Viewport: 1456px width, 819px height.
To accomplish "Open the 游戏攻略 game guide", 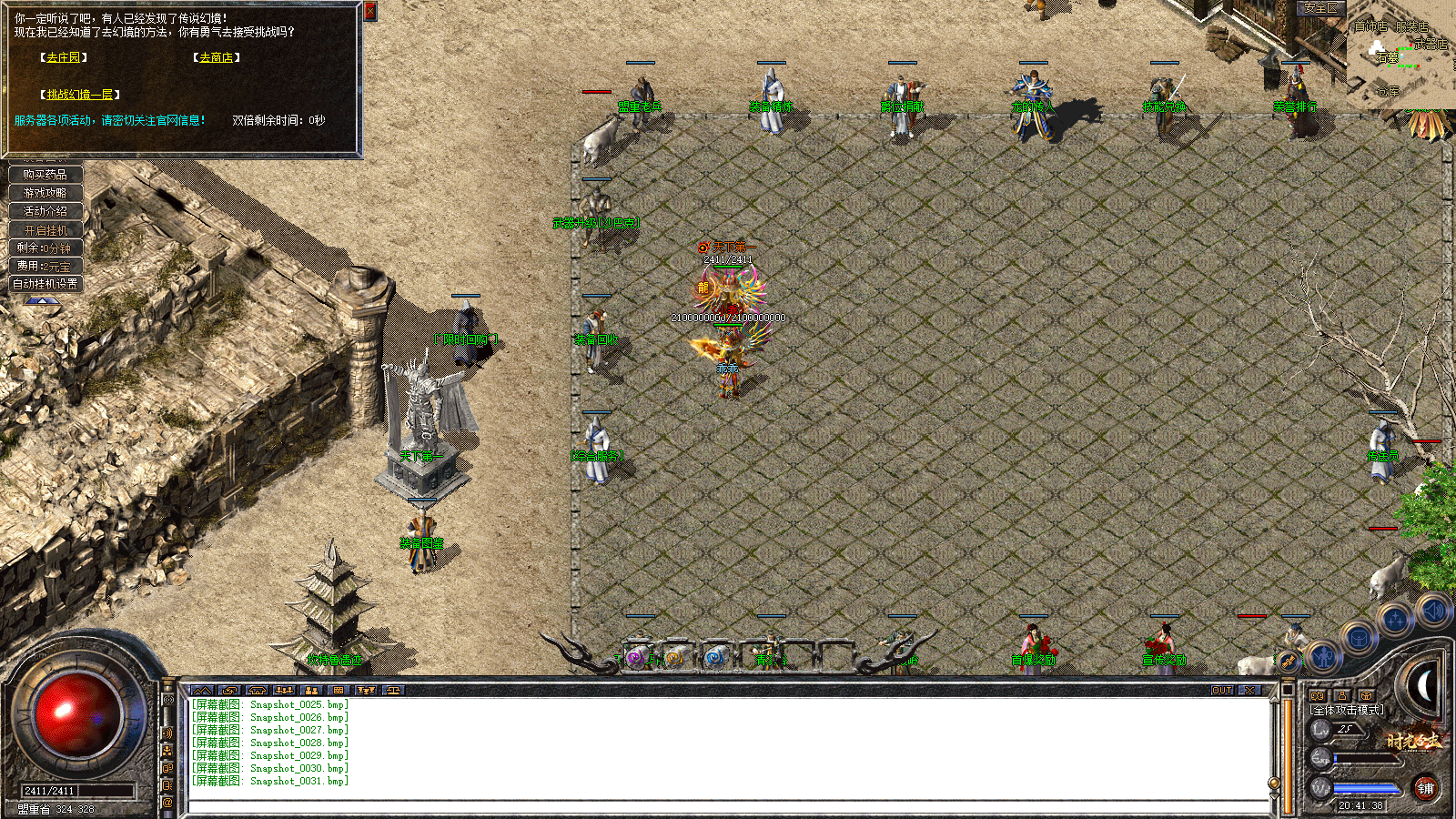I will tap(45, 193).
